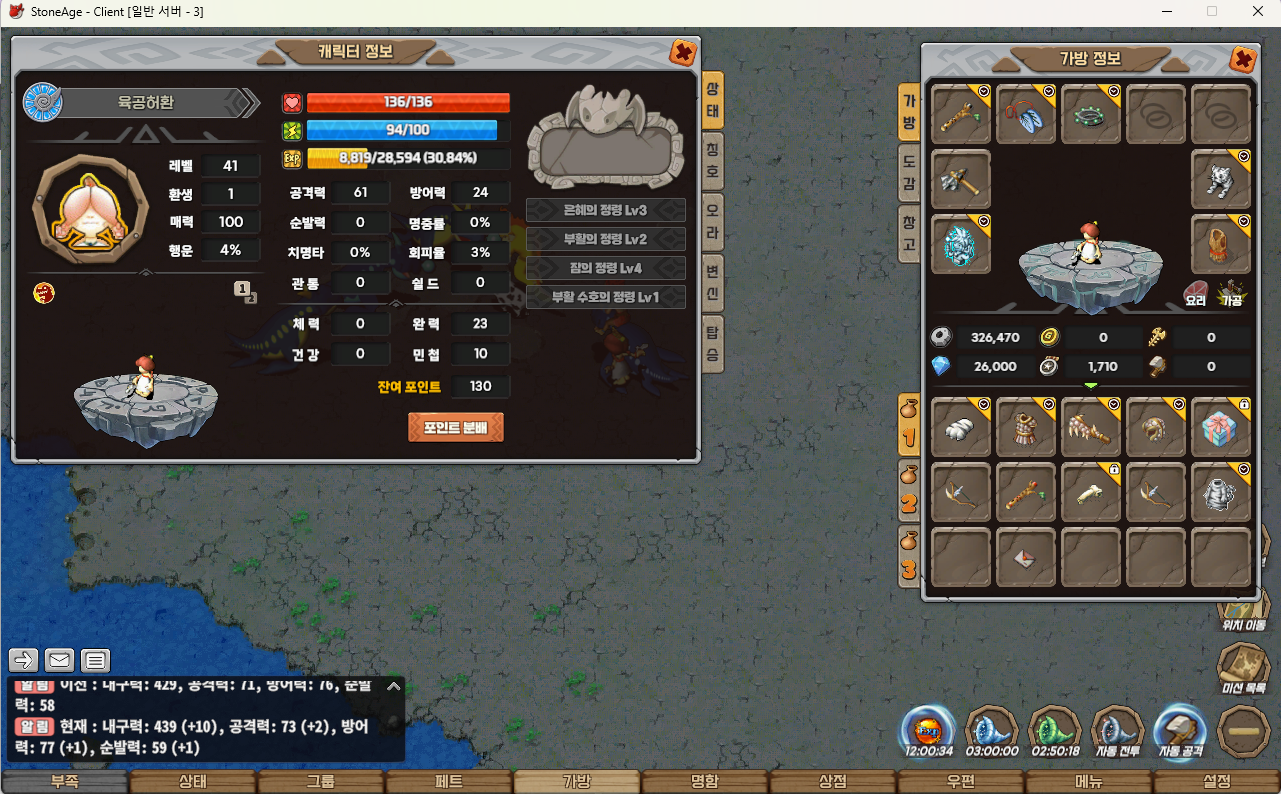
Task: Select the gift box inventory item
Action: click(1220, 428)
